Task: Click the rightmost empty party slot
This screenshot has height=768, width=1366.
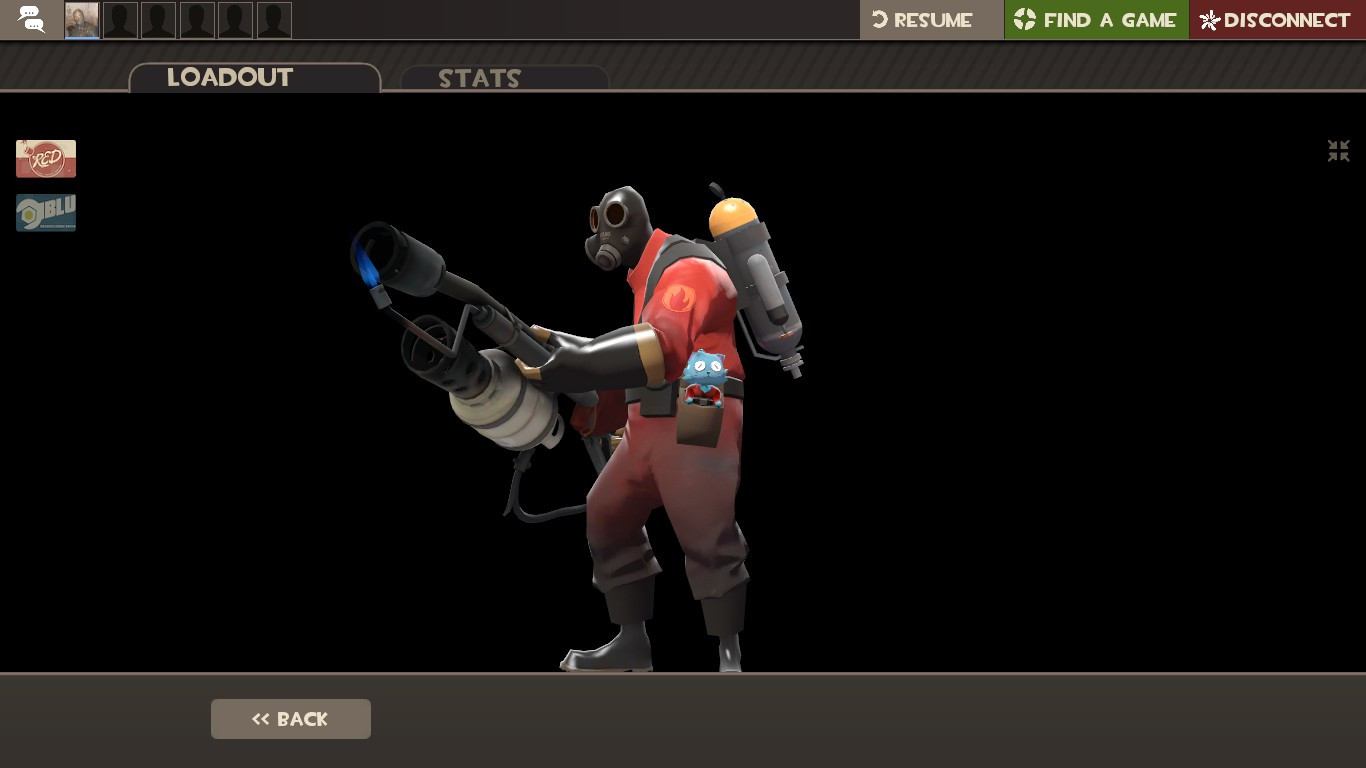Action: pos(274,19)
